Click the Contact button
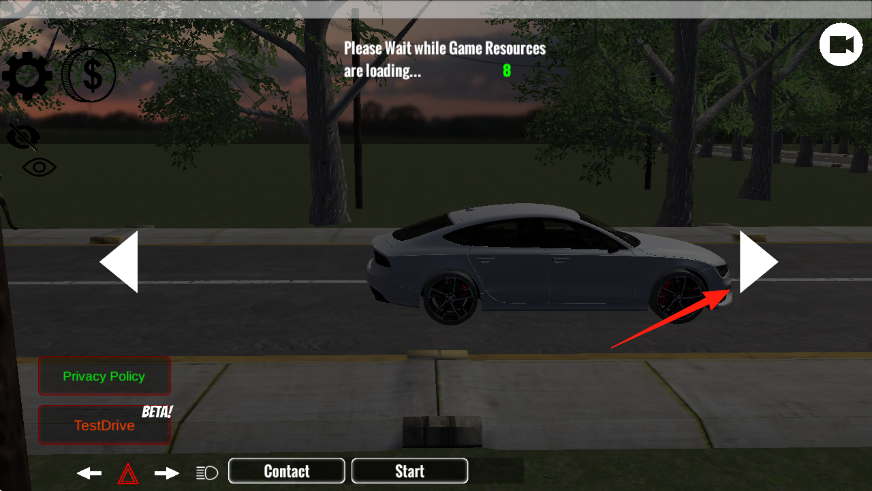 [287, 471]
